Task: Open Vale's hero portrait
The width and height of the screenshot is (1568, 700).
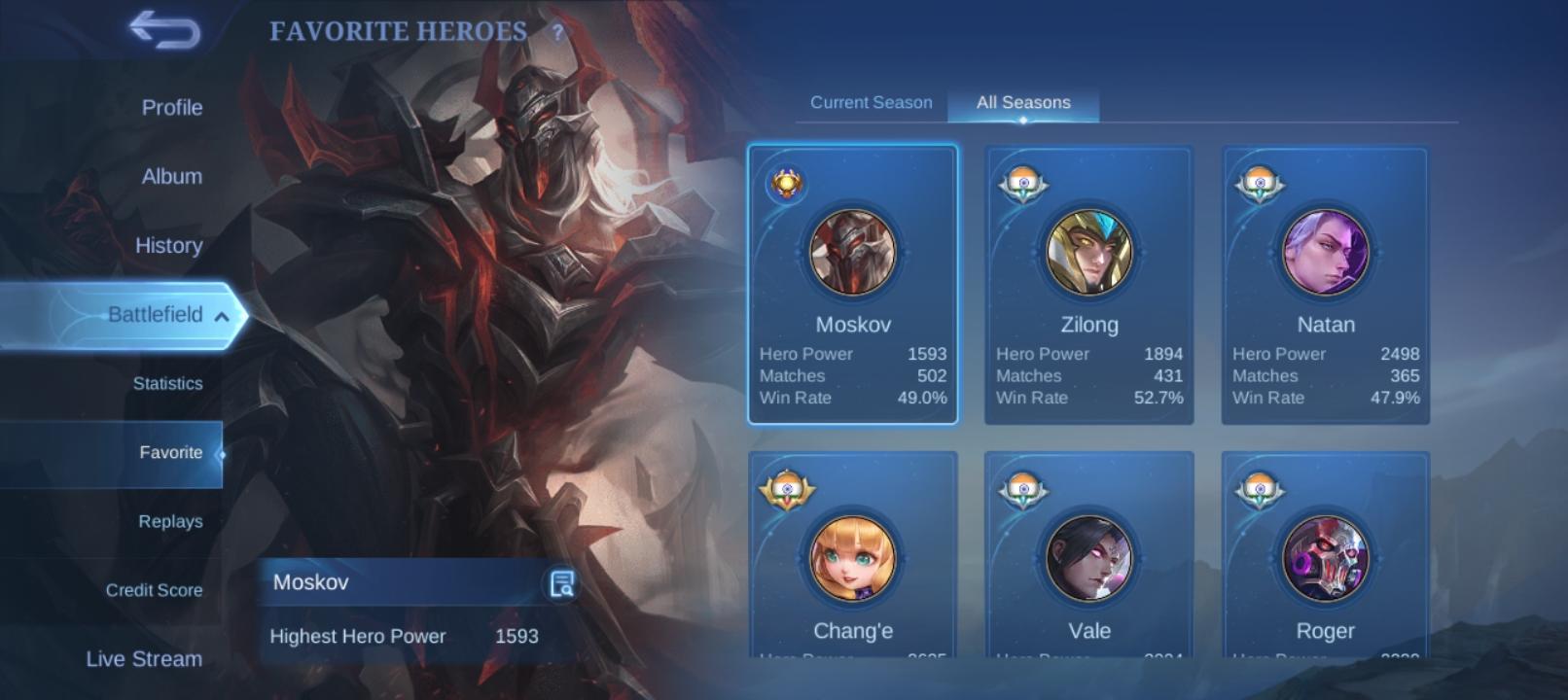Action: click(x=1088, y=559)
